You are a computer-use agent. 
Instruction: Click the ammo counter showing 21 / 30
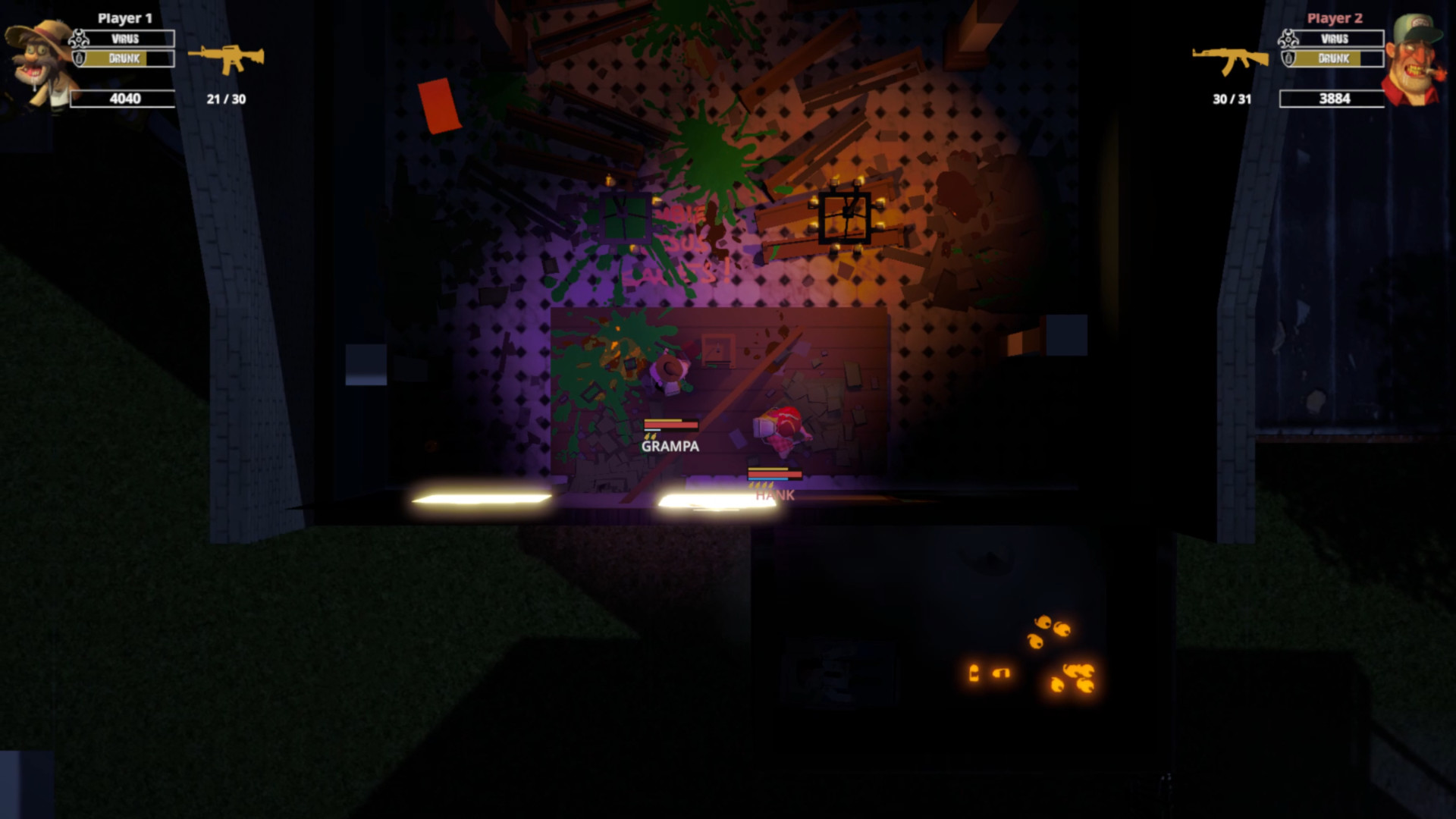click(x=225, y=98)
